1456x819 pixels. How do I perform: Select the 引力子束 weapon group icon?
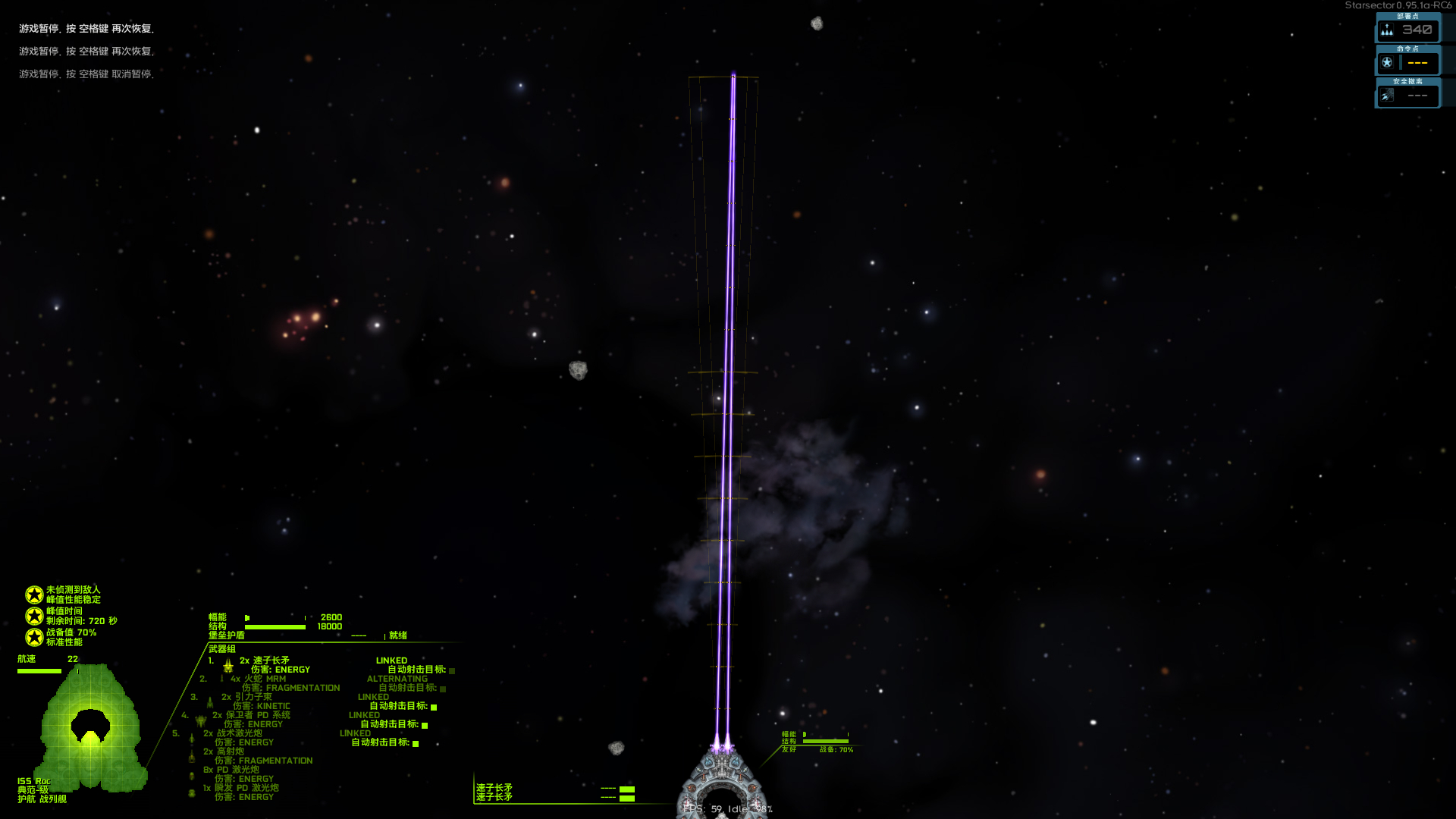tap(209, 704)
